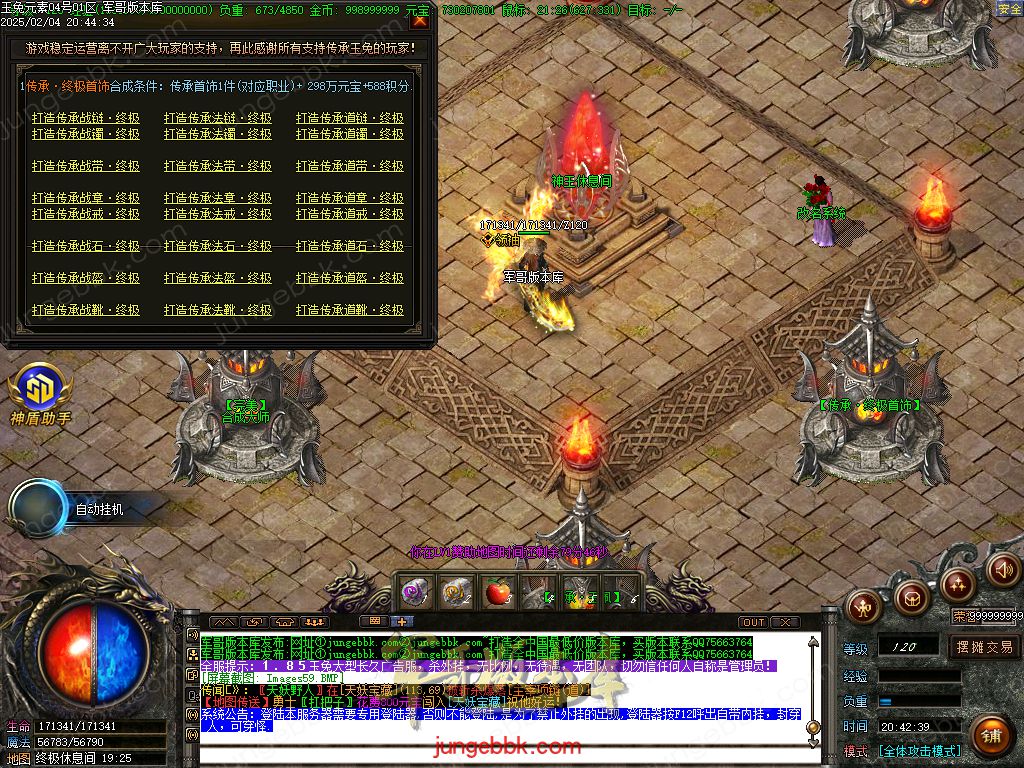
Task: Click the chat window OUT button
Action: click(753, 622)
